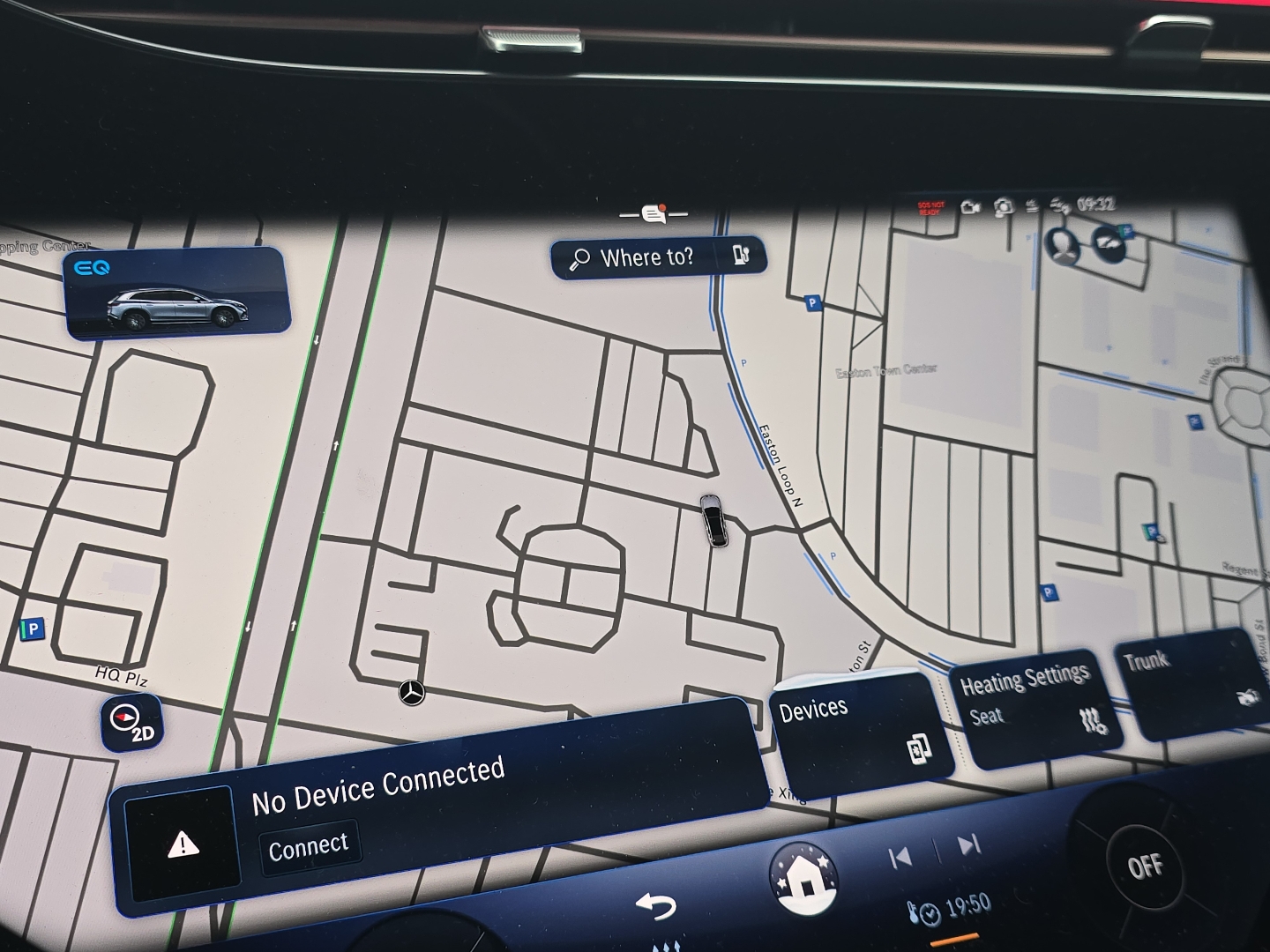Tap the charging station icon beside Where to?
Viewport: 1270px width, 952px height.
tap(742, 255)
